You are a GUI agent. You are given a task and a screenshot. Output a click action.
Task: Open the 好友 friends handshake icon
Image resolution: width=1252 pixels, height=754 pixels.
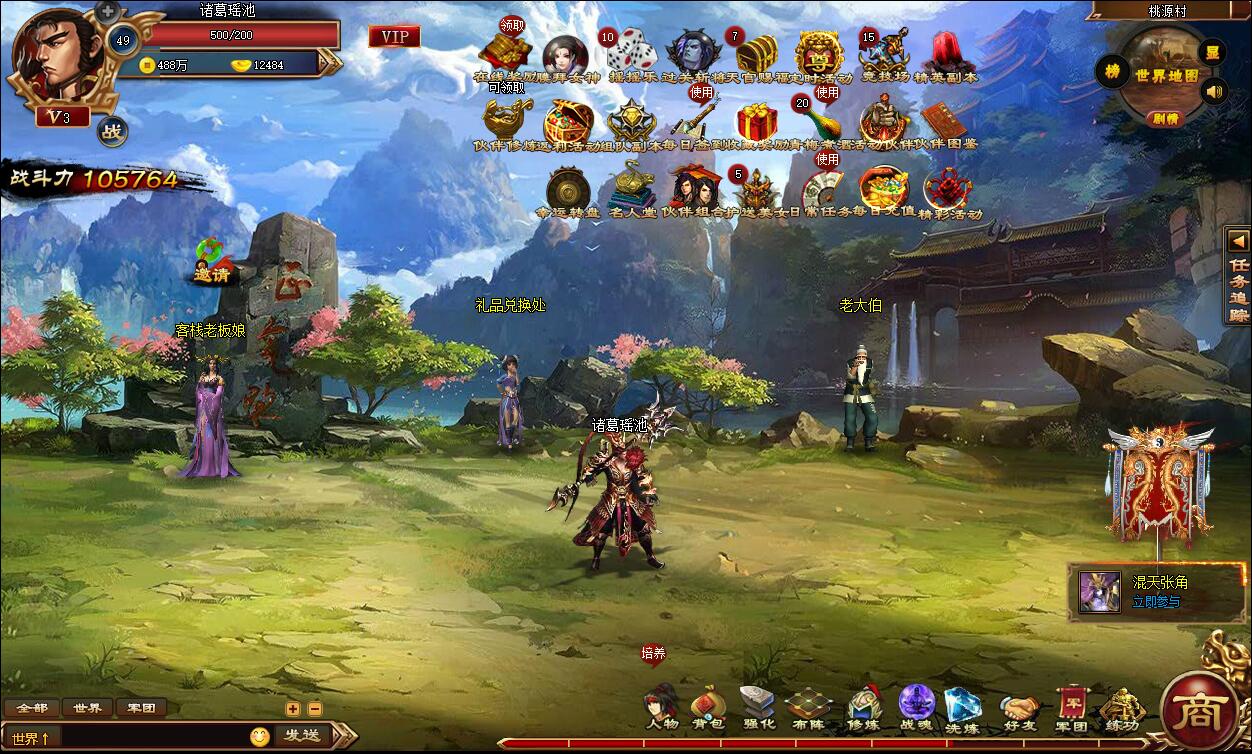click(x=1019, y=706)
